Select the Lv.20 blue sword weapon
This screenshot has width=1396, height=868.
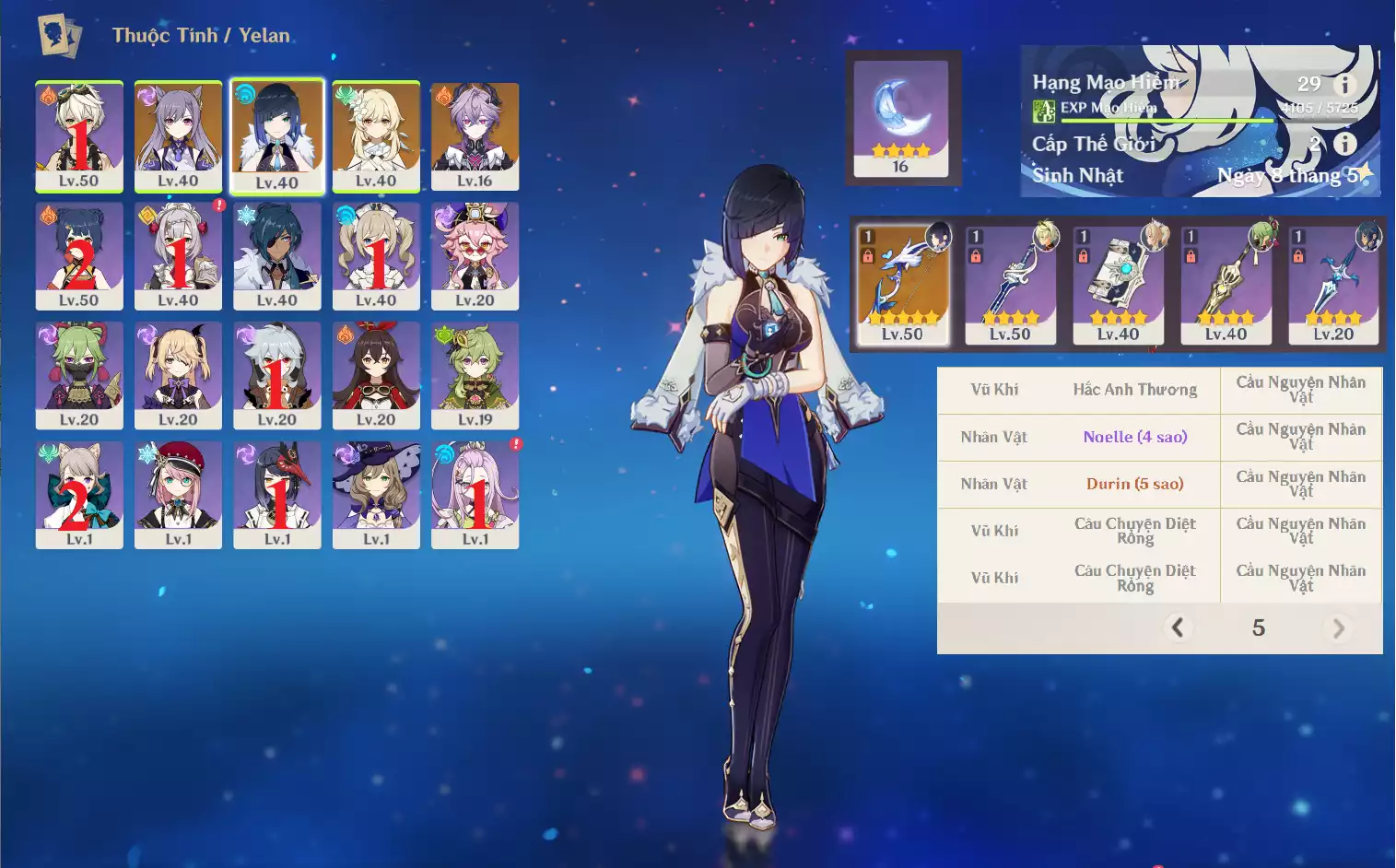[1333, 286]
